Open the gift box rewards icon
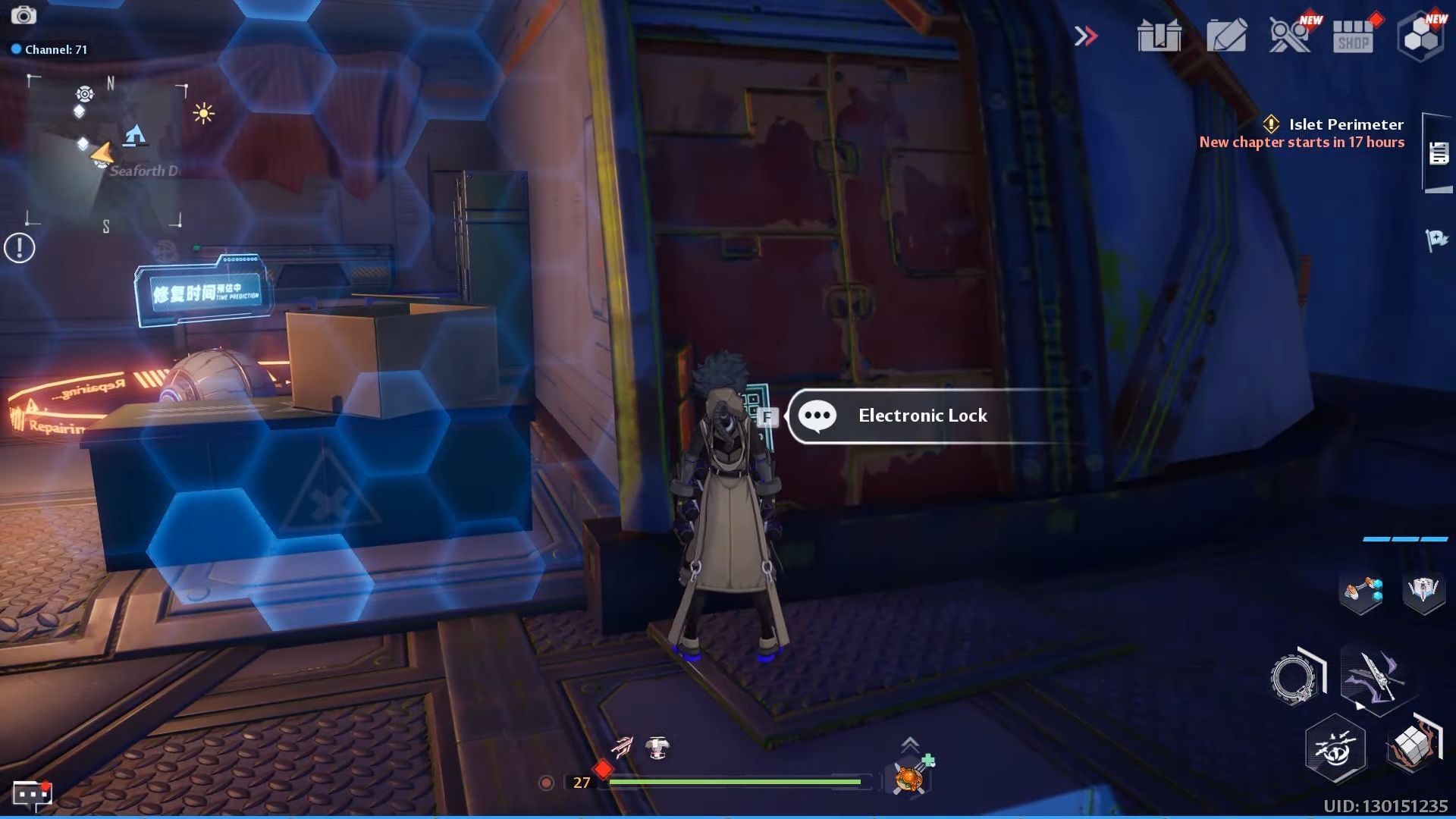The height and width of the screenshot is (819, 1456). 1158,35
